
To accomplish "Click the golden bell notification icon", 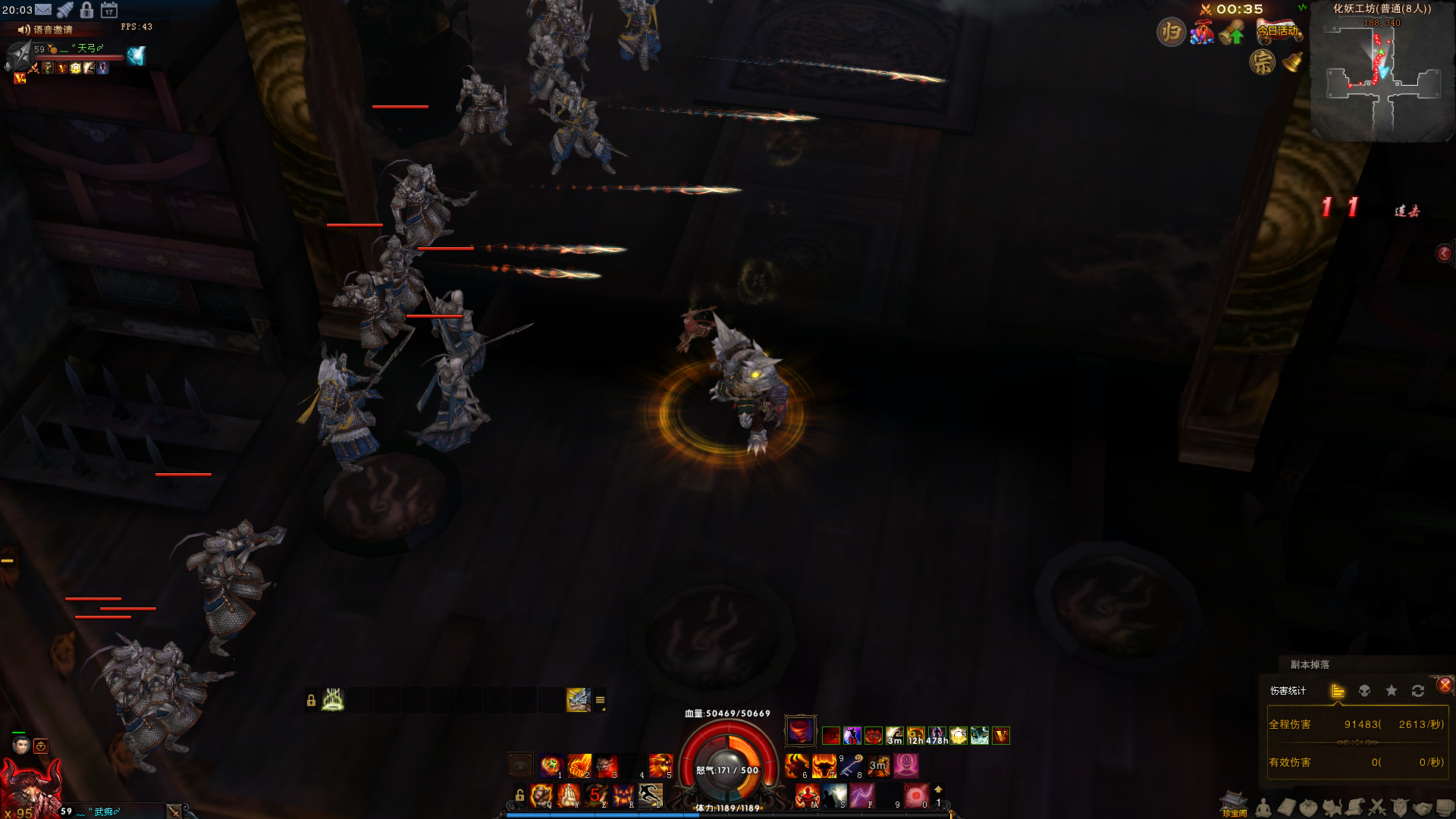I will 1292,62.
